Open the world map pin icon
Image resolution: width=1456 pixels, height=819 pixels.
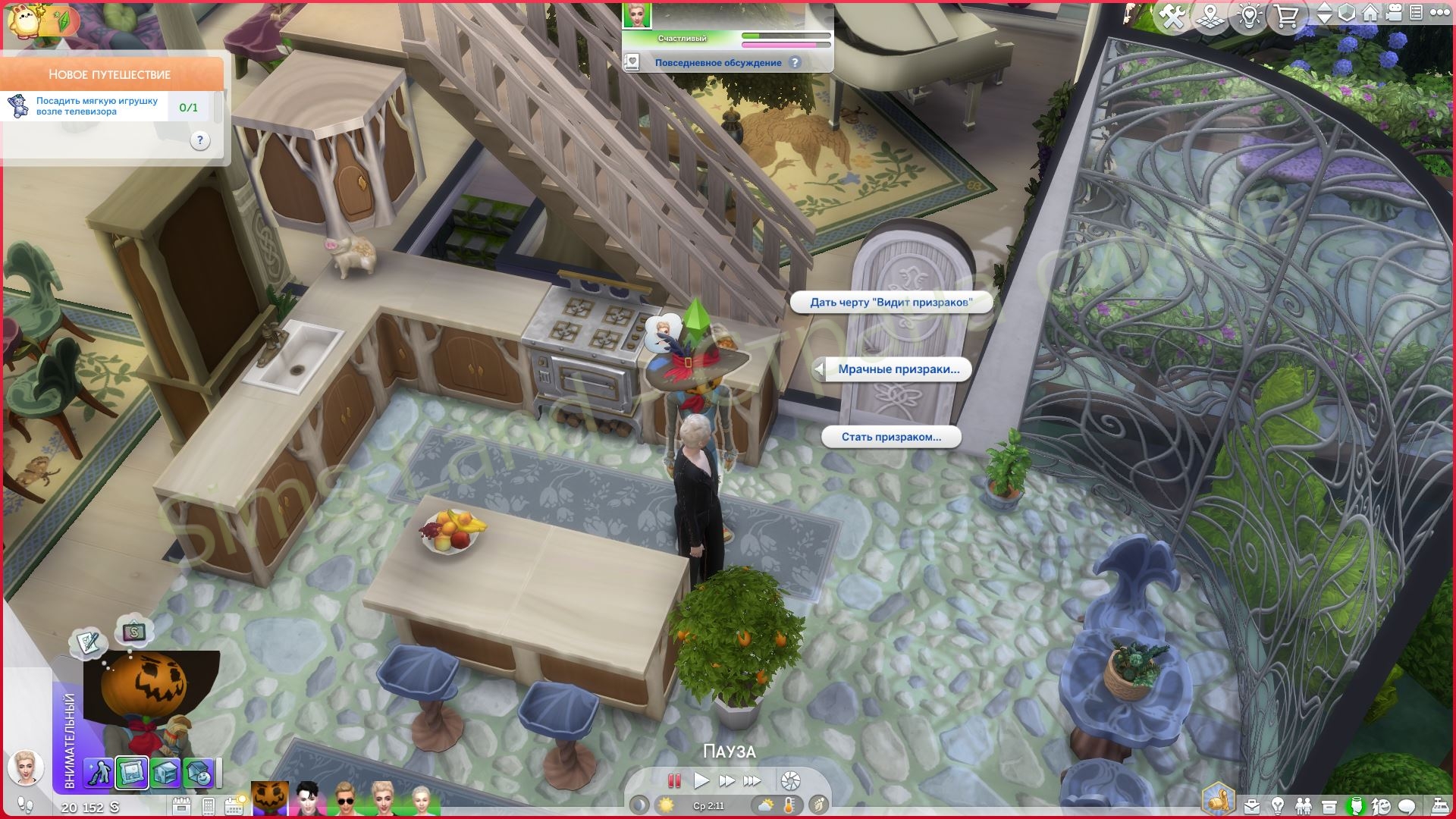(x=1211, y=16)
